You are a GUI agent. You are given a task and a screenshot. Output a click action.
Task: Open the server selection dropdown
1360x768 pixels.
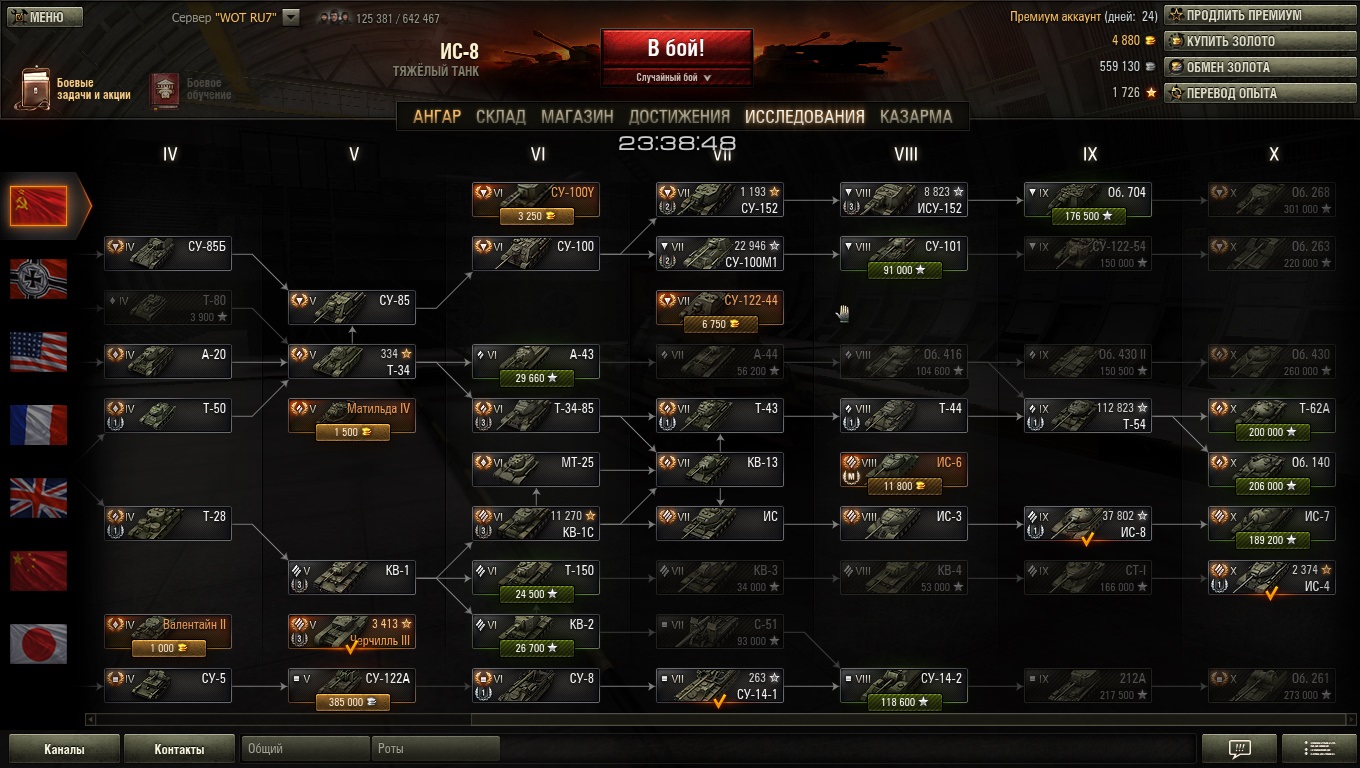[291, 17]
